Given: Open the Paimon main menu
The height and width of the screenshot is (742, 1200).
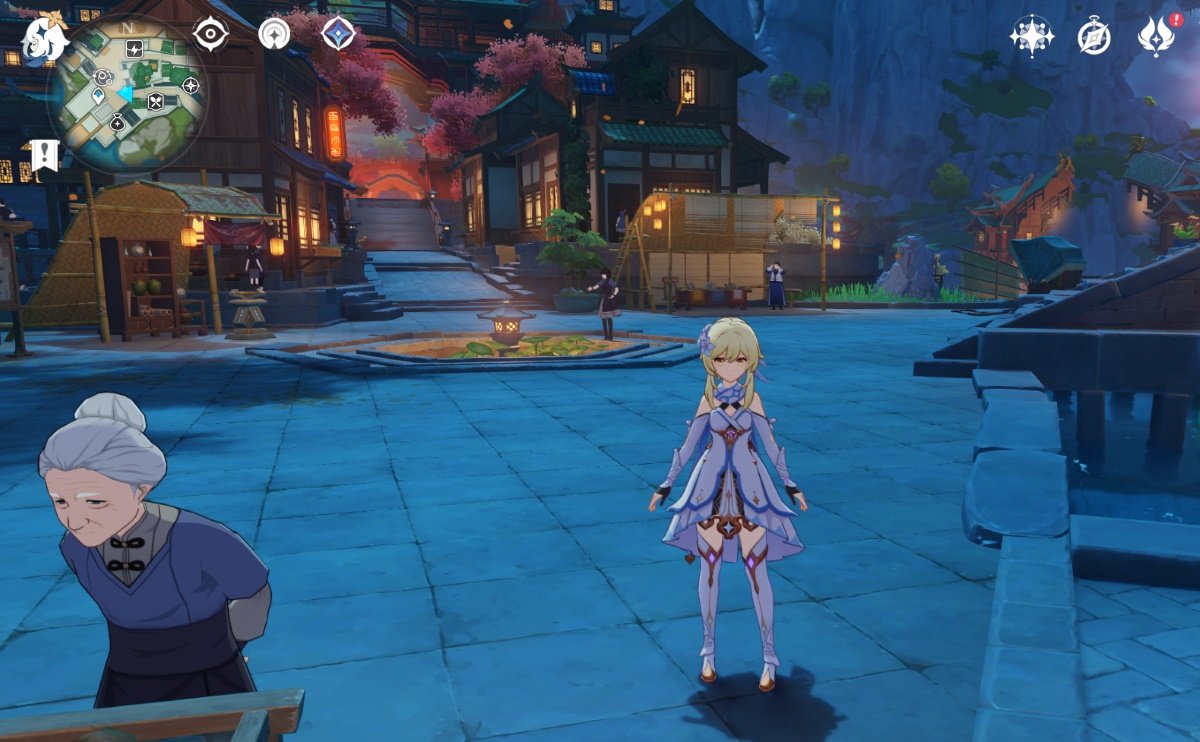Looking at the screenshot, I should (44, 40).
